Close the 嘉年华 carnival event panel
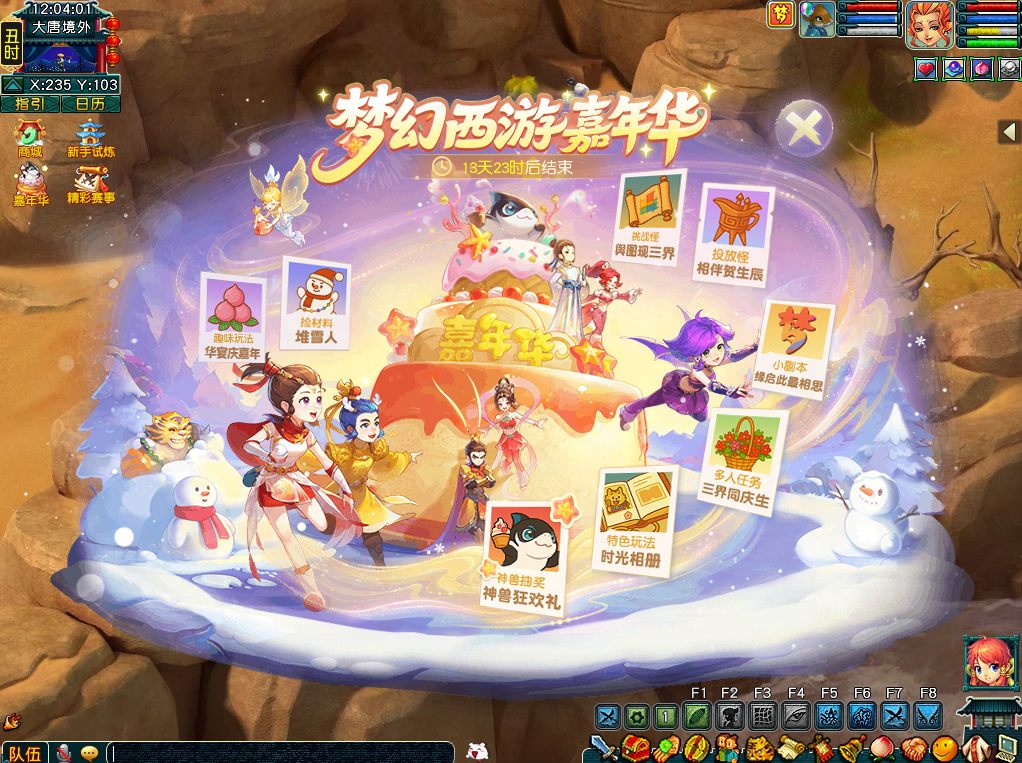1022x763 pixels. (x=804, y=128)
